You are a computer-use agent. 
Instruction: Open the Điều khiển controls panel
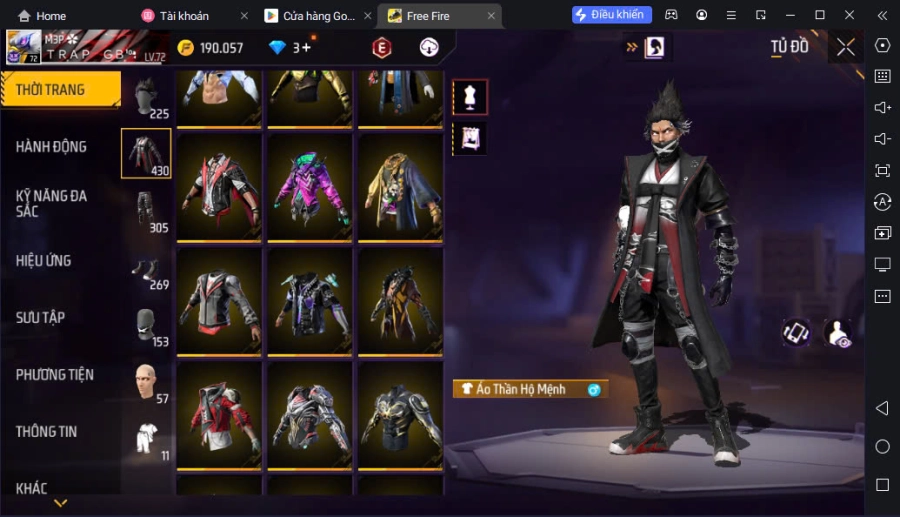(612, 15)
